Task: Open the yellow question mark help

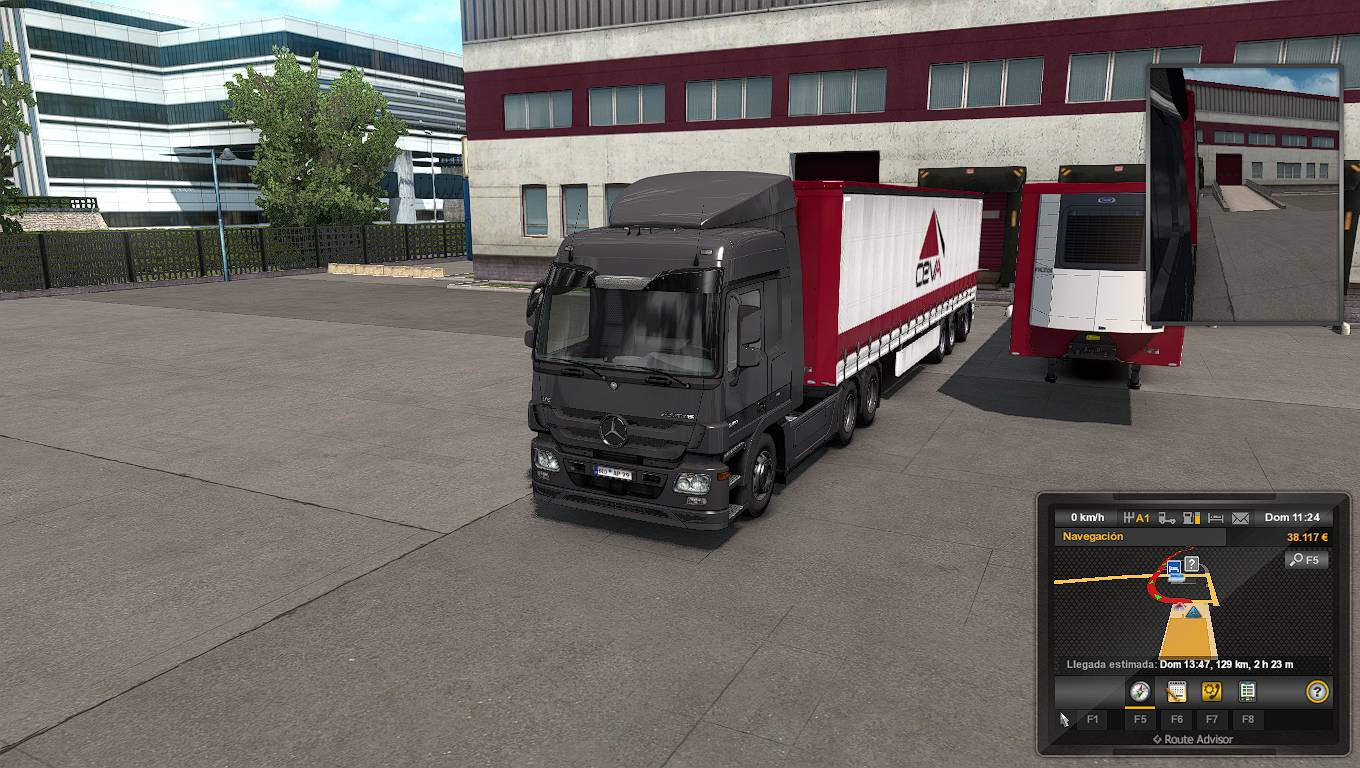Action: (x=1317, y=691)
